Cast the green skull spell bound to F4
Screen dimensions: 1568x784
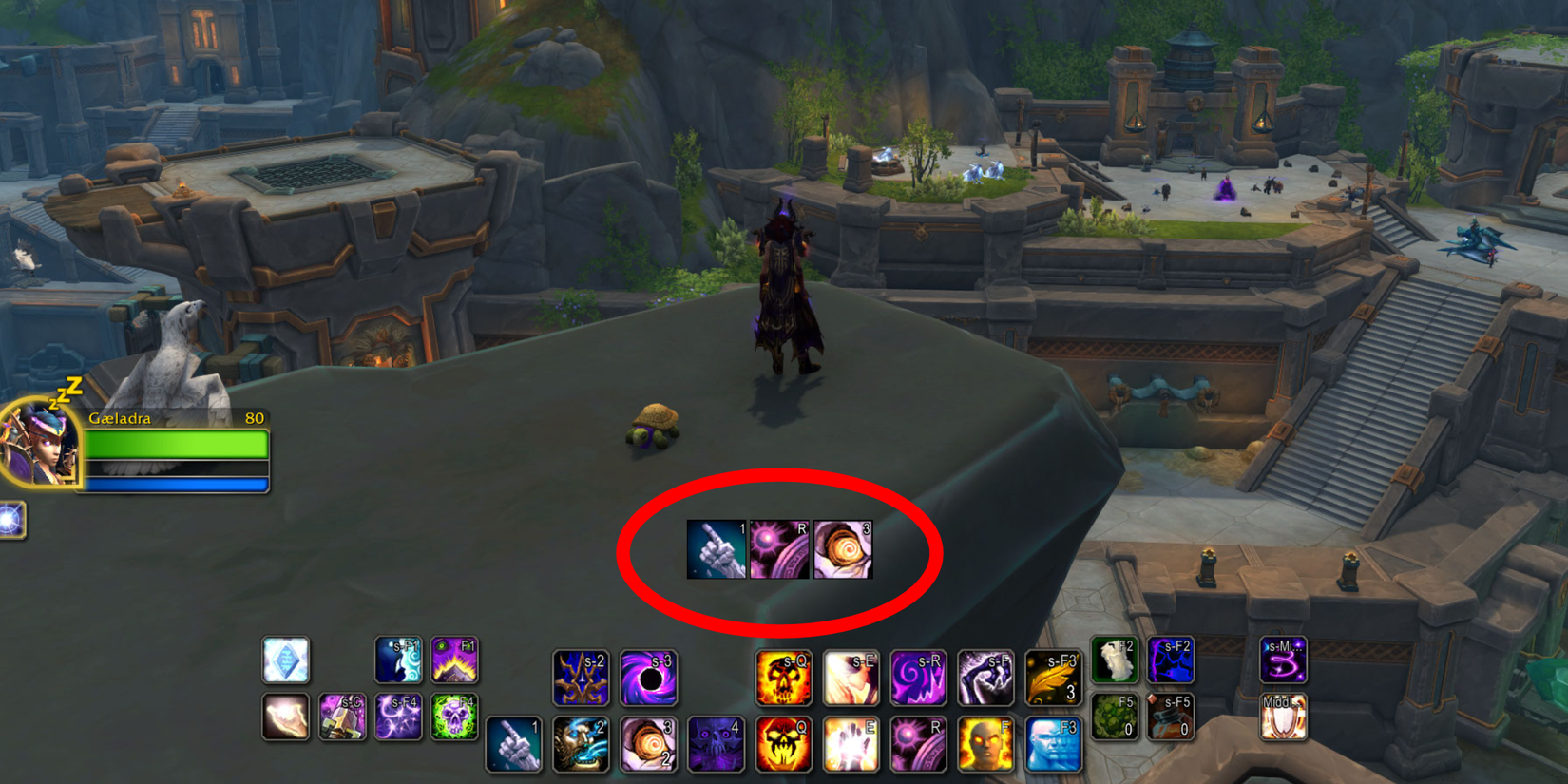(454, 716)
